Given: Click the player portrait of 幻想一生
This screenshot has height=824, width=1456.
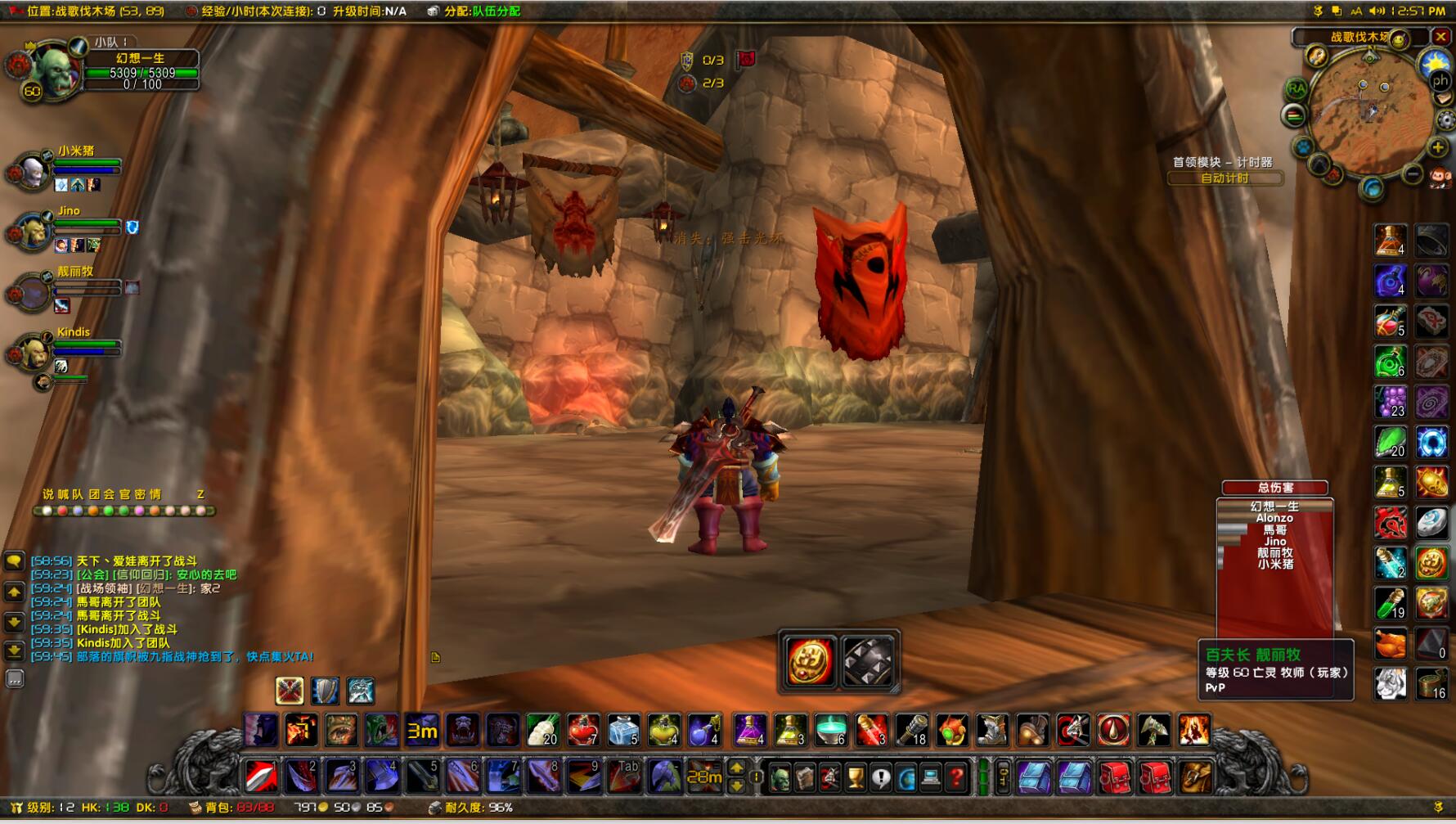Looking at the screenshot, I should [x=51, y=70].
